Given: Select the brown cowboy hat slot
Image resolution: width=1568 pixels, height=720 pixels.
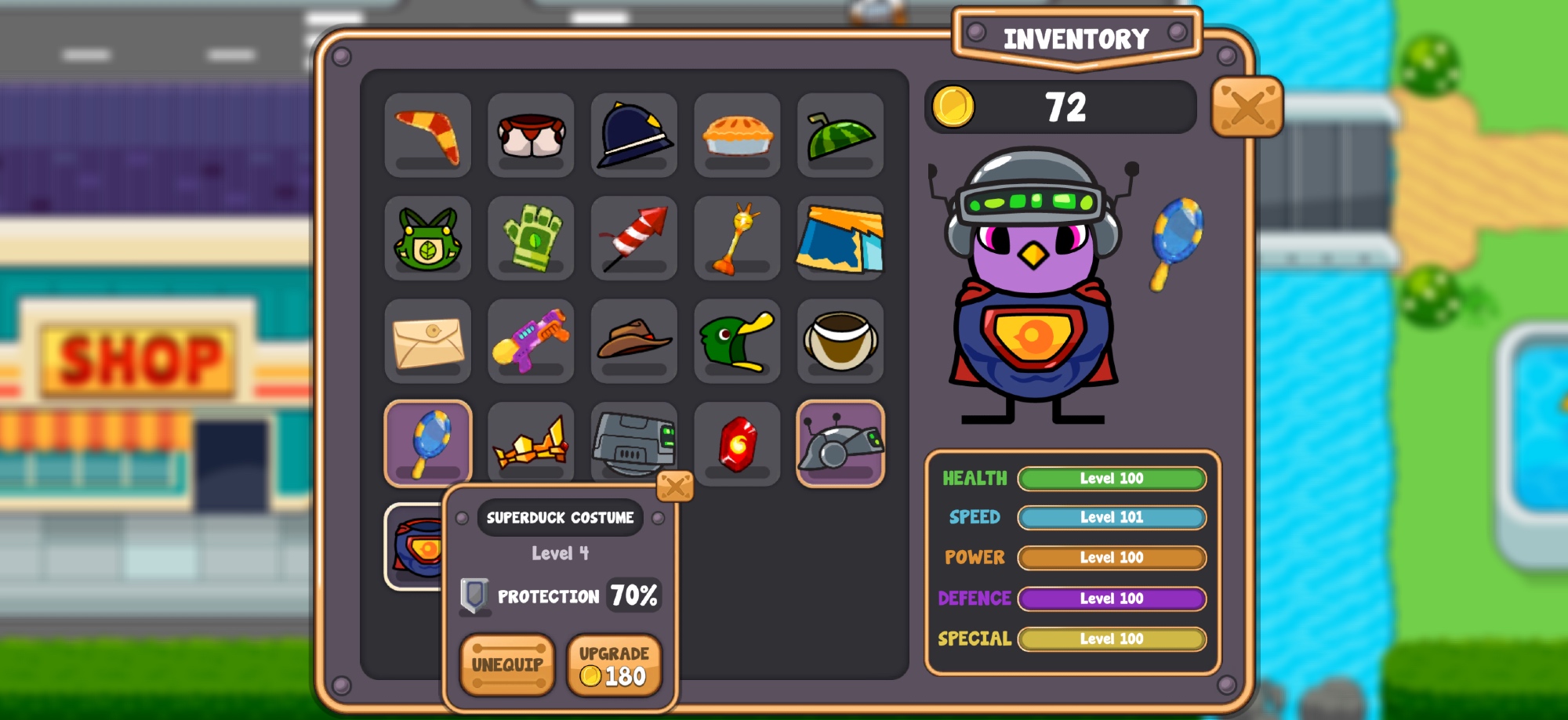Looking at the screenshot, I should 633,341.
